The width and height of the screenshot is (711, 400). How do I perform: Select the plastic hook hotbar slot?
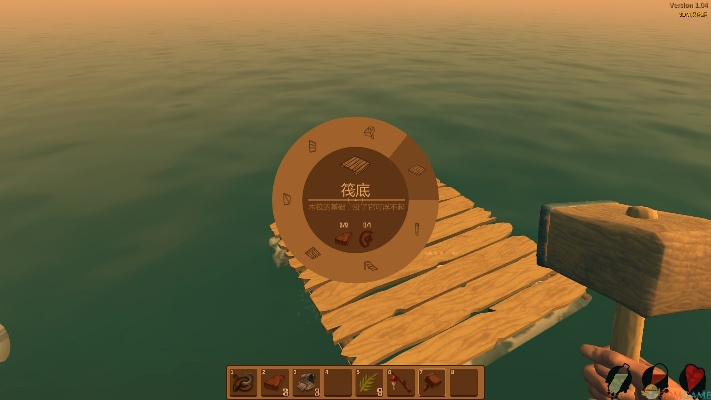coord(244,382)
